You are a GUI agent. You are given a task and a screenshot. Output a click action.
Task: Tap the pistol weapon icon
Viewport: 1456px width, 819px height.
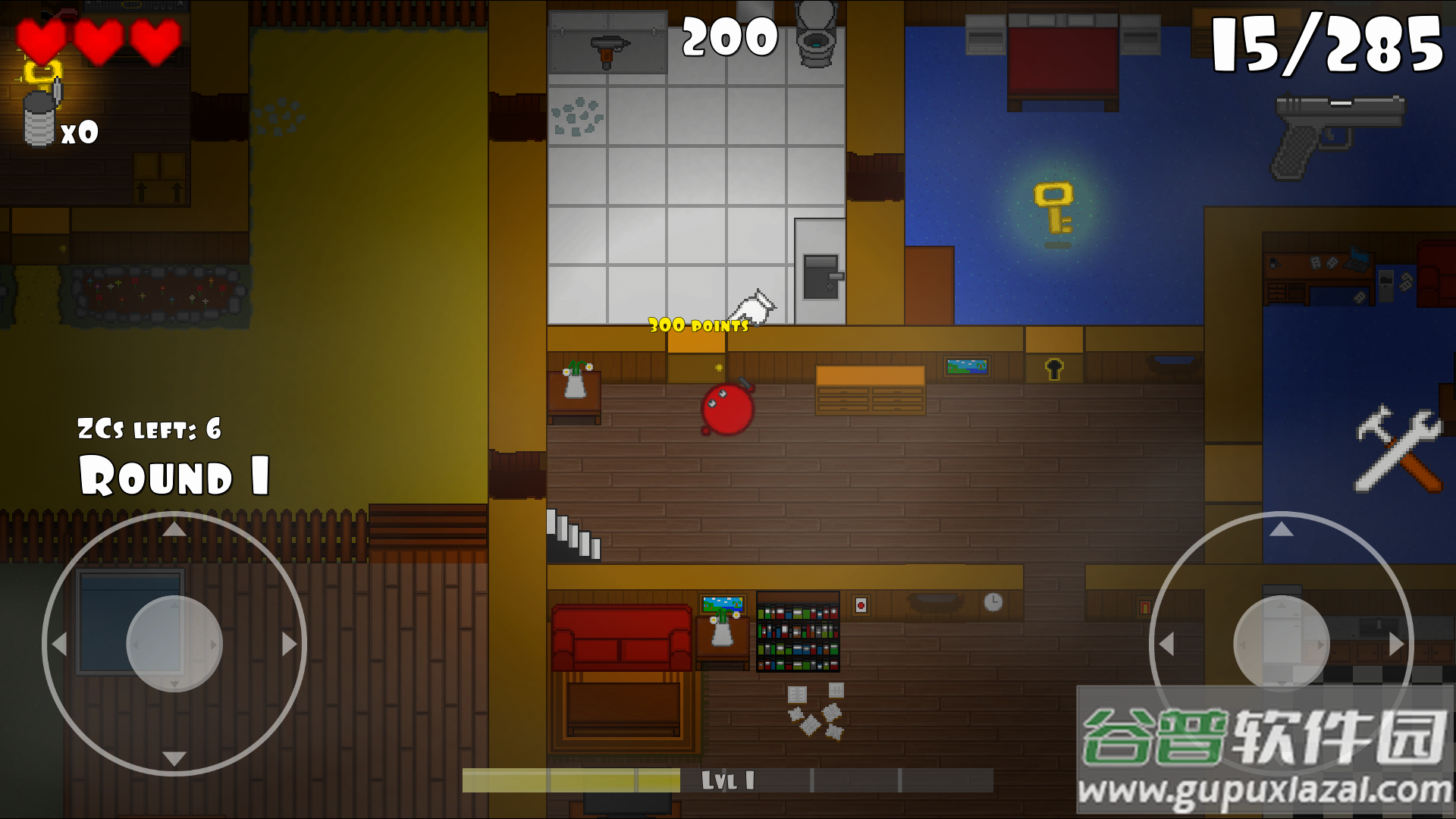pos(1338,133)
